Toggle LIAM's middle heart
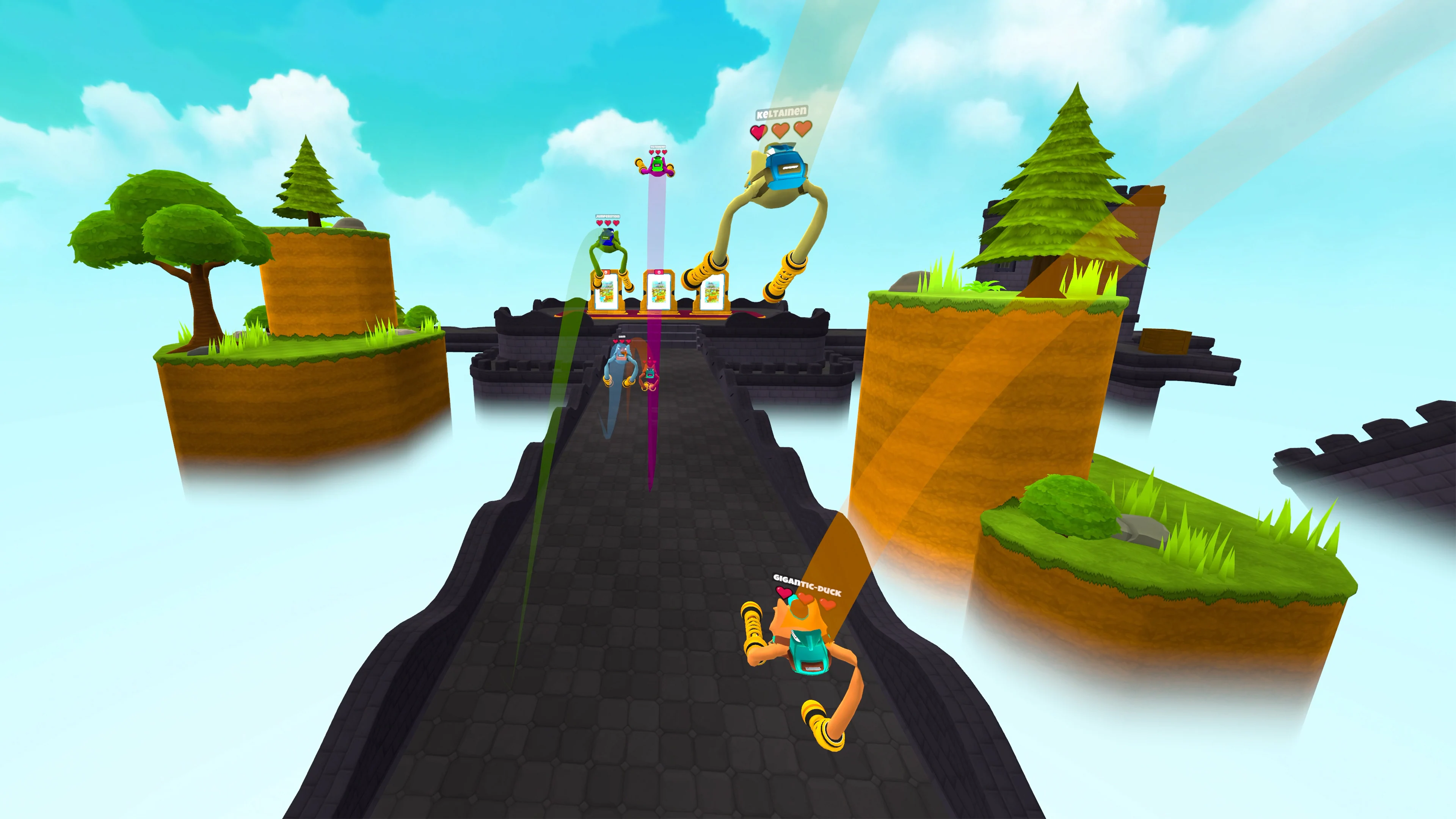This screenshot has height=819, width=1456. (x=622, y=341)
